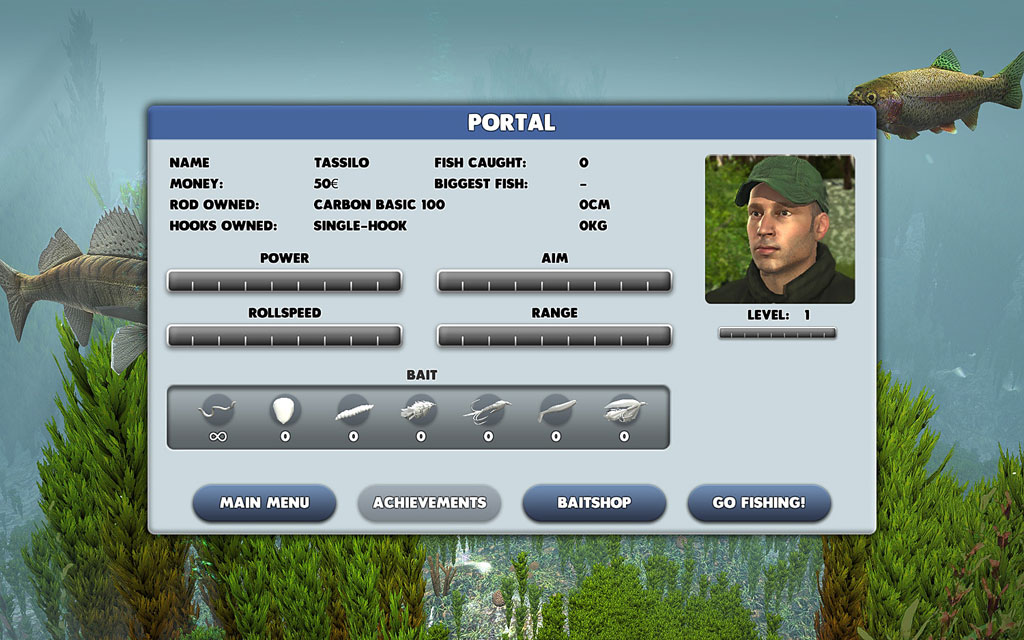Viewport: 1024px width, 640px height.
Task: Return to the Main Menu
Action: (264, 503)
